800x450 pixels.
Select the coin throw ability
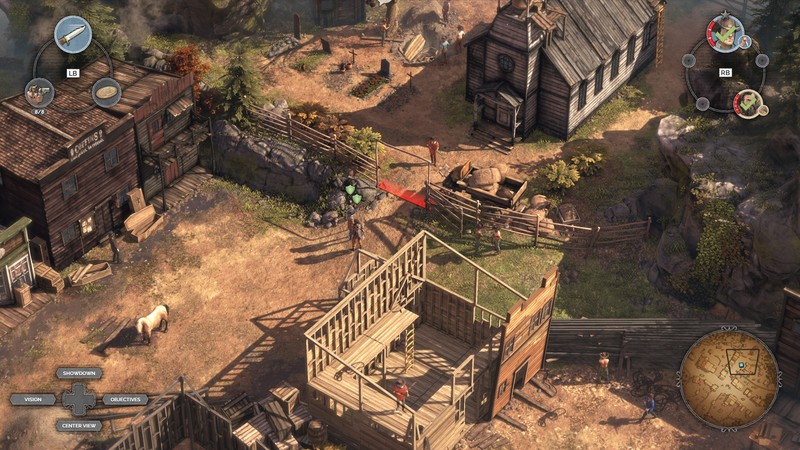[106, 92]
